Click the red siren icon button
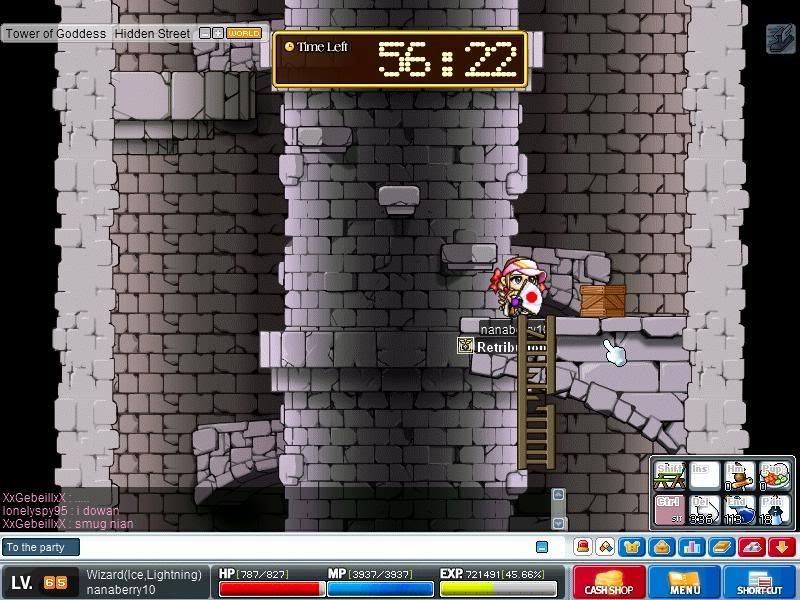This screenshot has height=600, width=800. tap(582, 547)
